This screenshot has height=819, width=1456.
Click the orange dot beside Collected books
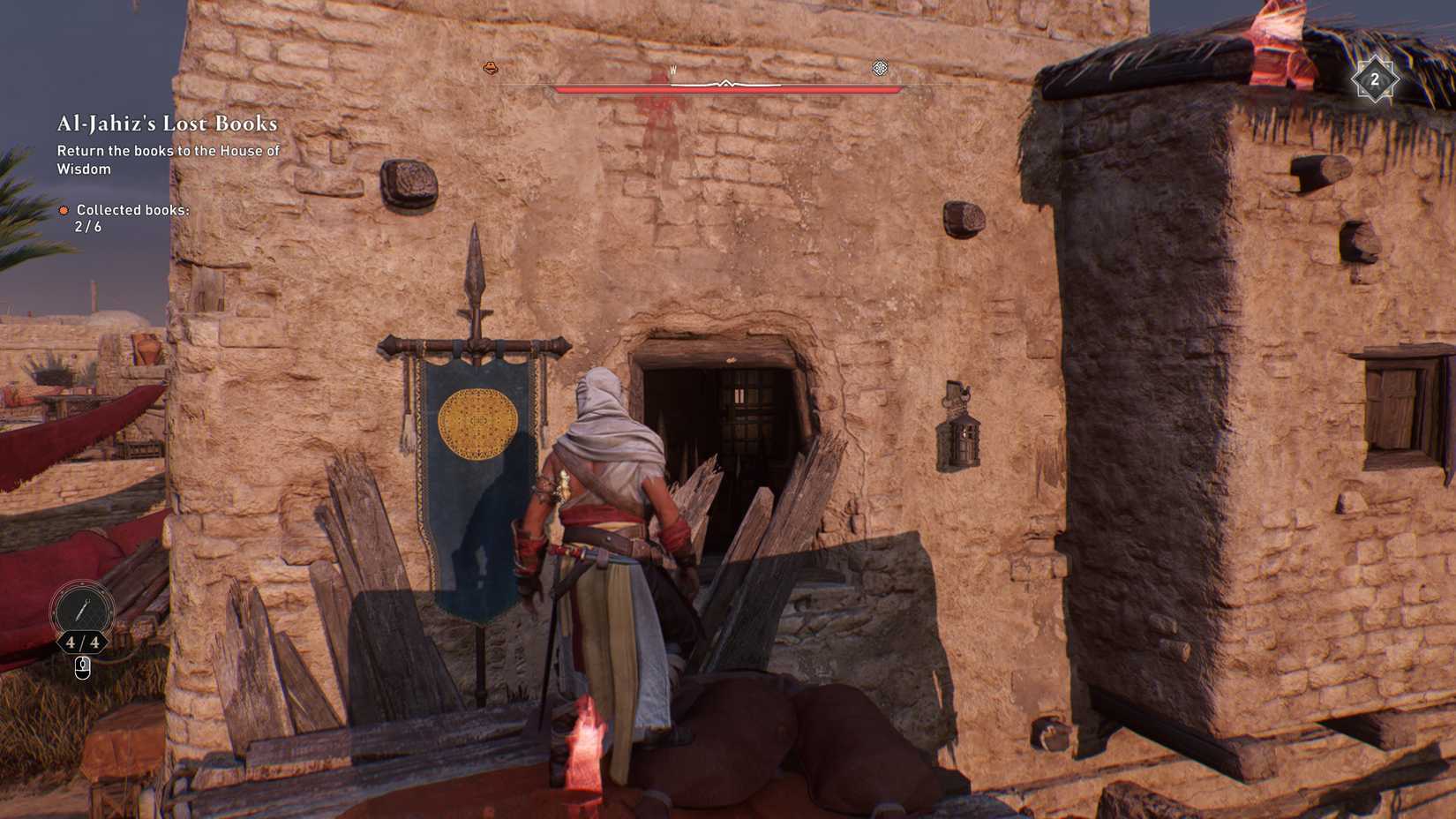pos(64,211)
